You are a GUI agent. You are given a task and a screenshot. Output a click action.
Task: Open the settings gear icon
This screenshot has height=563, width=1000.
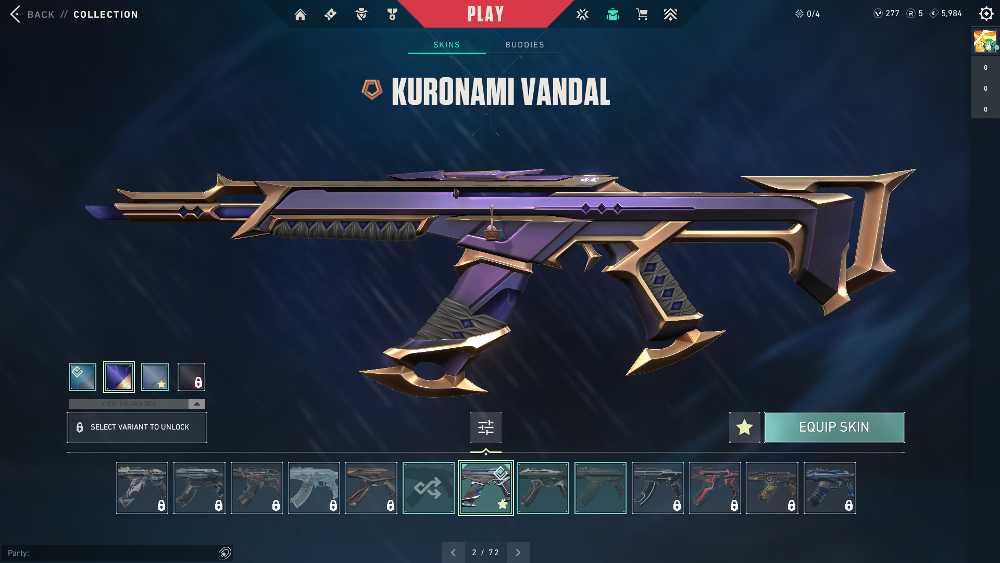pyautogui.click(x=986, y=14)
